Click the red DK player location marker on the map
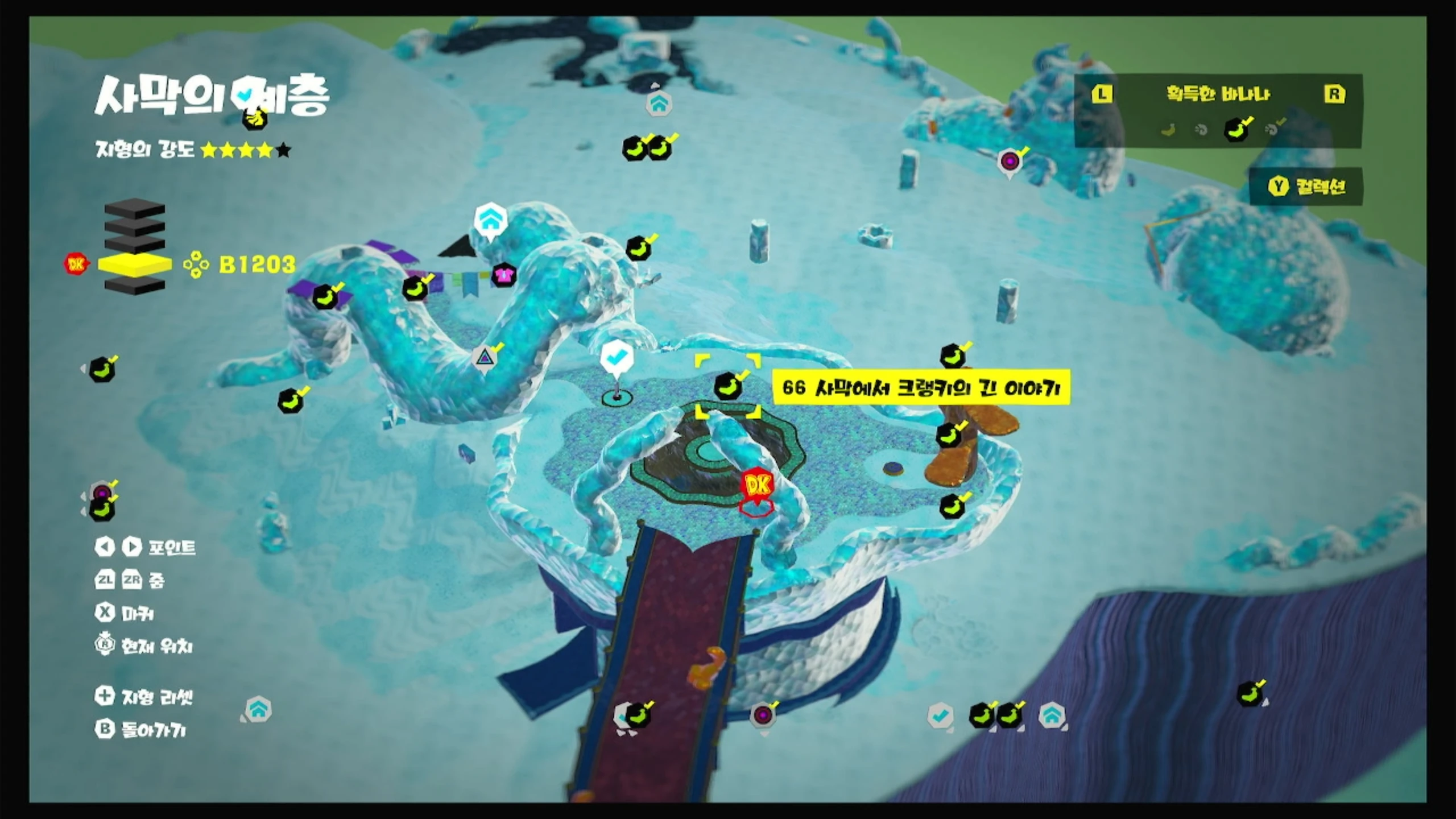The height and width of the screenshot is (819, 1456). [x=757, y=486]
